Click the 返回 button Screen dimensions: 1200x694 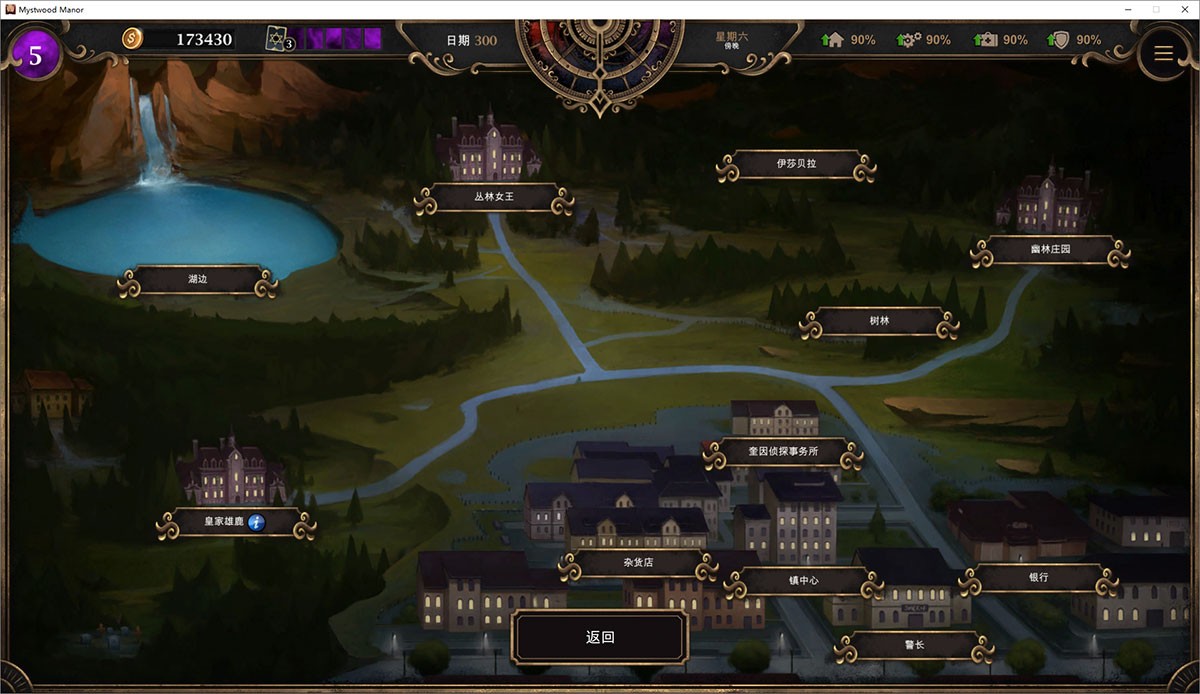600,638
